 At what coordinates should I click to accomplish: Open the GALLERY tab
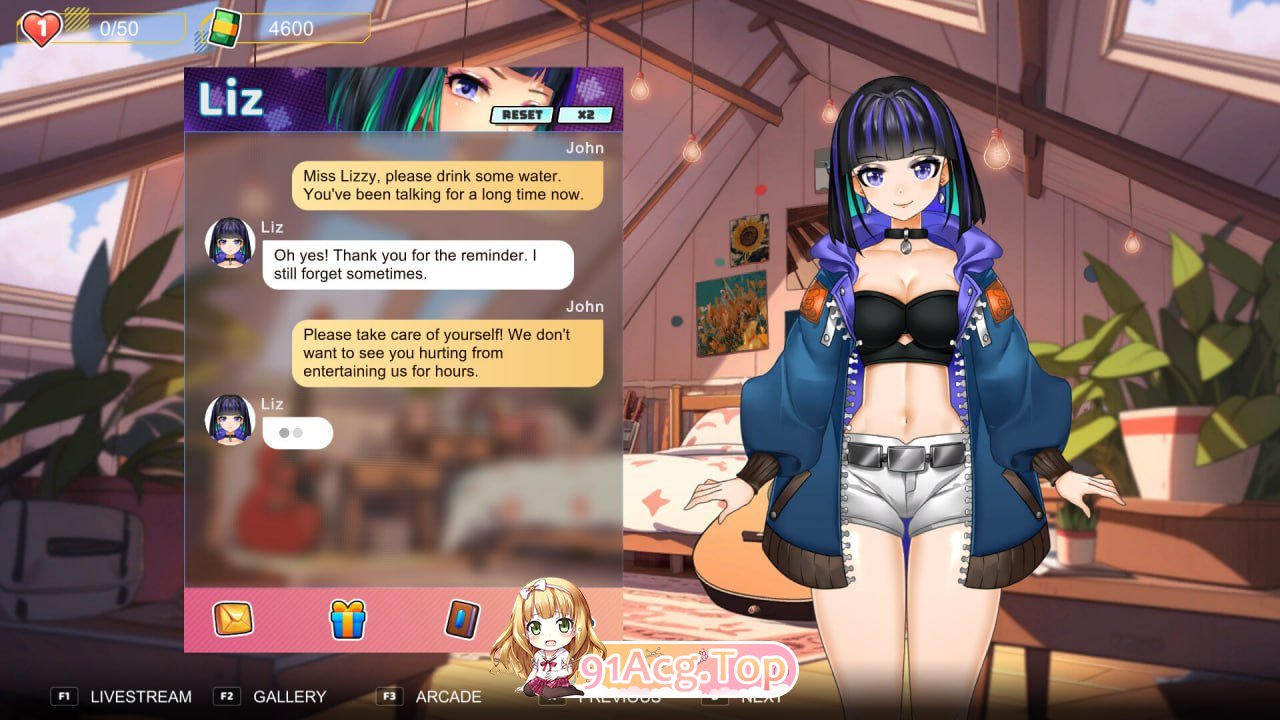288,697
